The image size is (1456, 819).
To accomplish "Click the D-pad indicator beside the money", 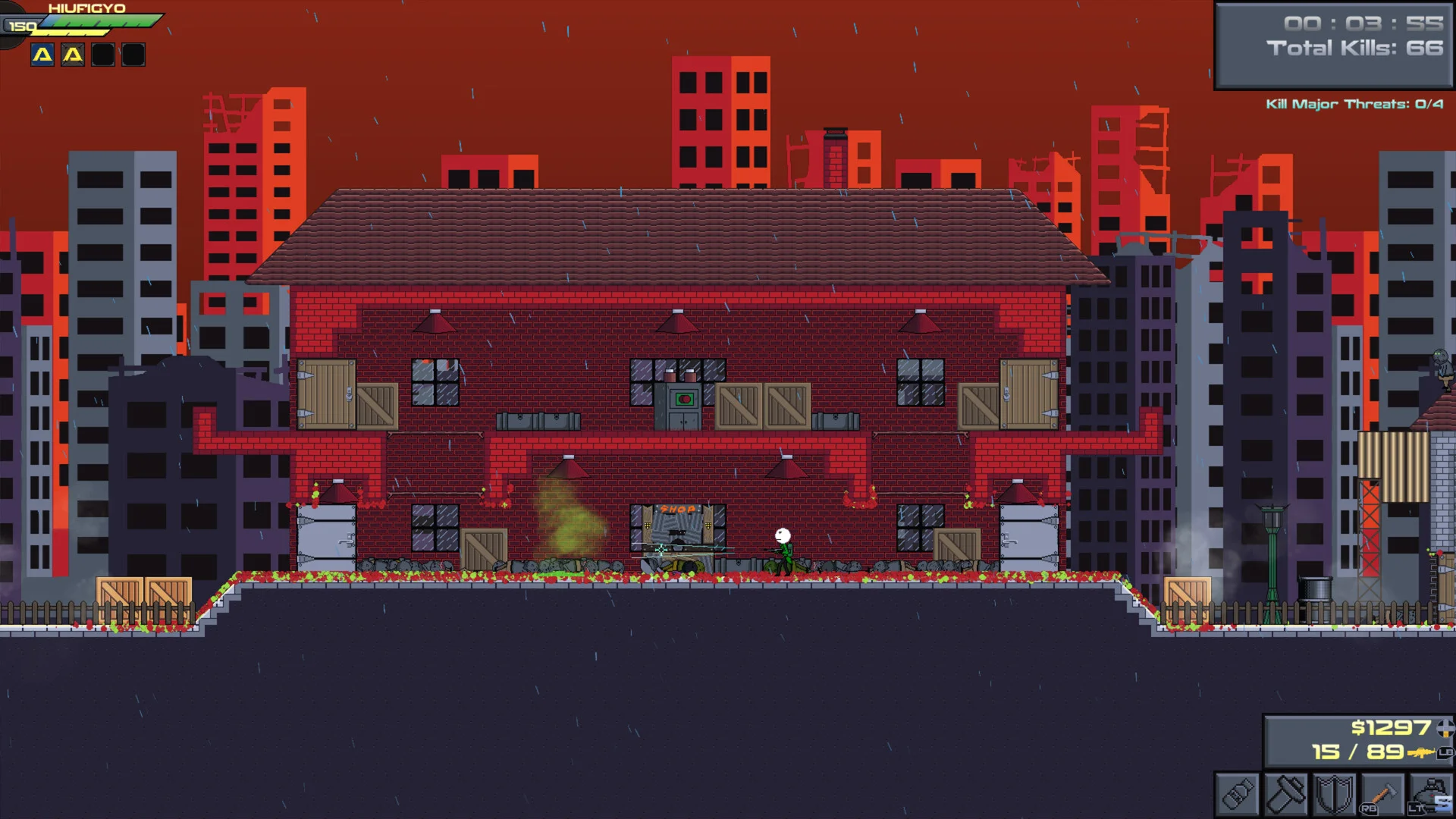I will click(x=1445, y=728).
